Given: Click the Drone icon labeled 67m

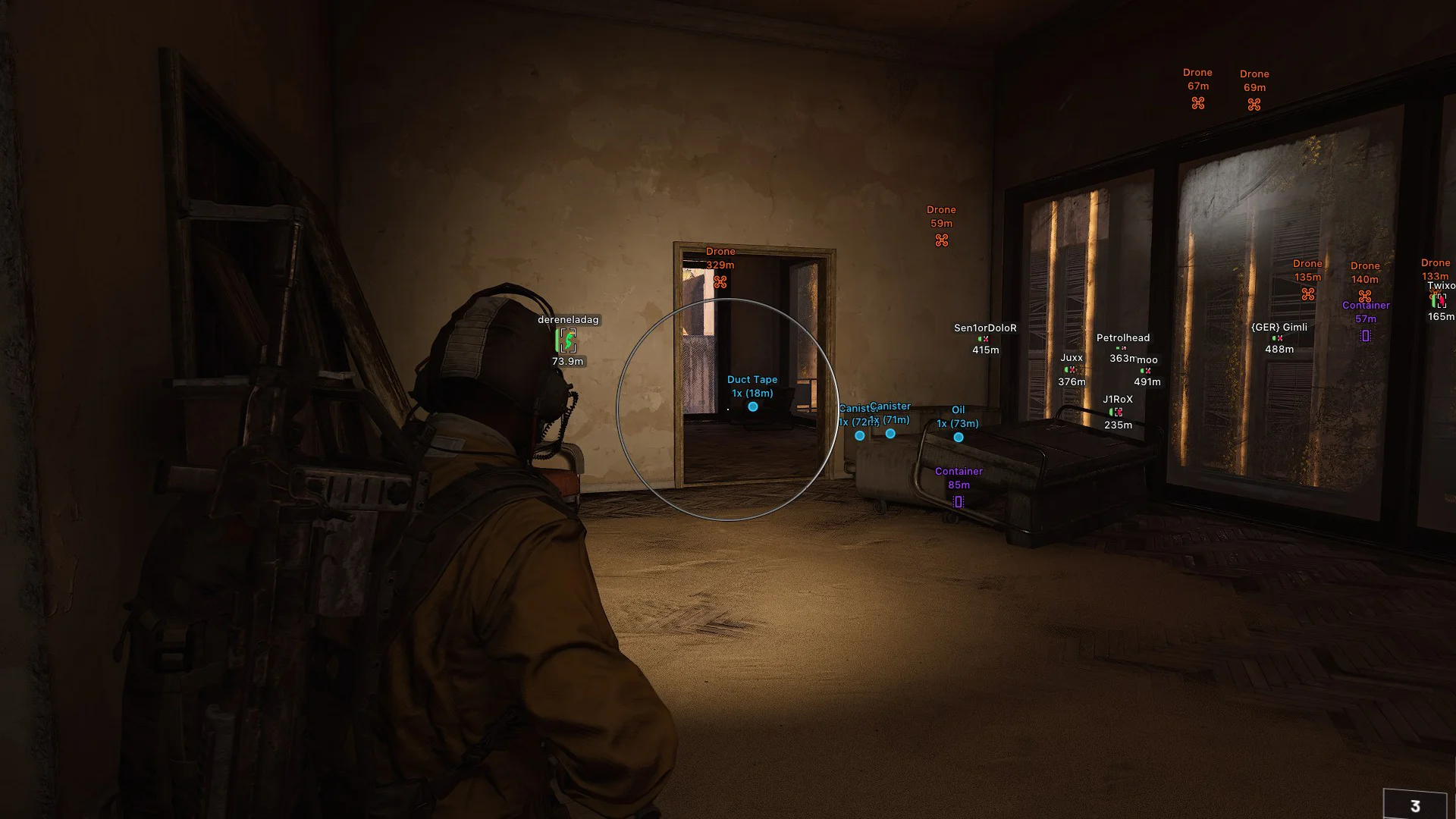Looking at the screenshot, I should pos(1197,103).
